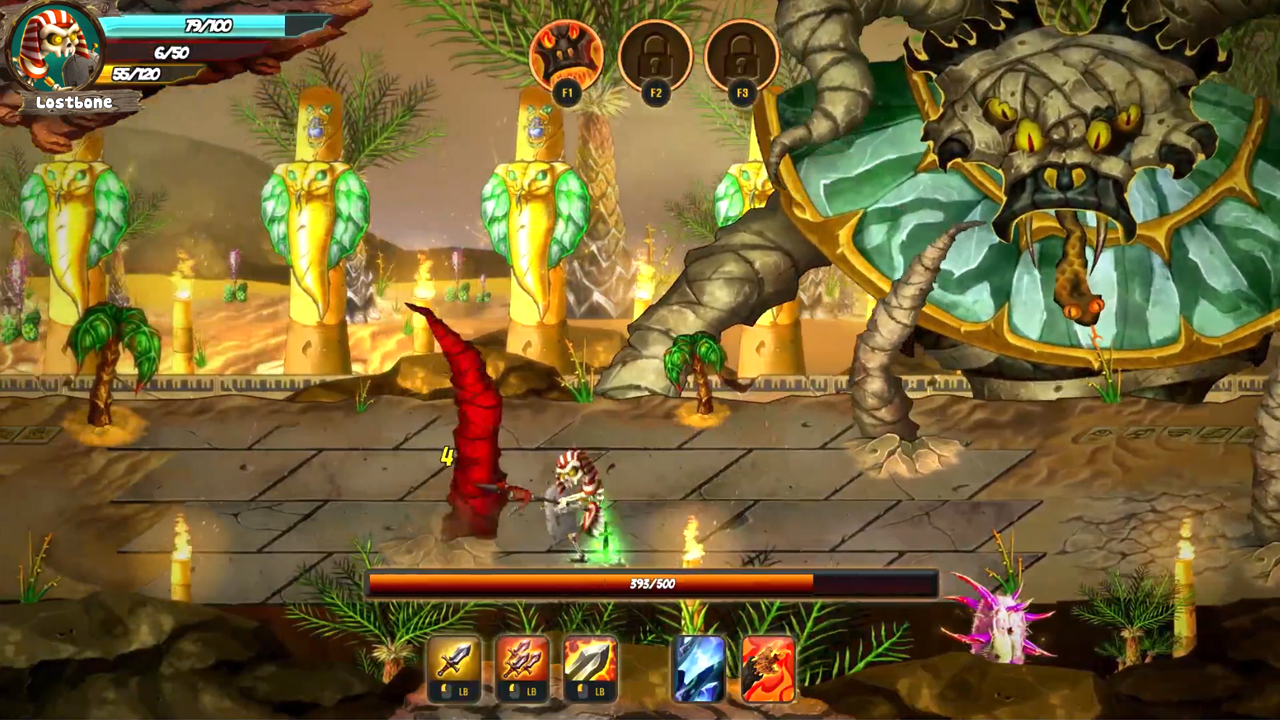Activate the burning fist fire ability
Image resolution: width=1280 pixels, height=720 pixels.
point(768,668)
